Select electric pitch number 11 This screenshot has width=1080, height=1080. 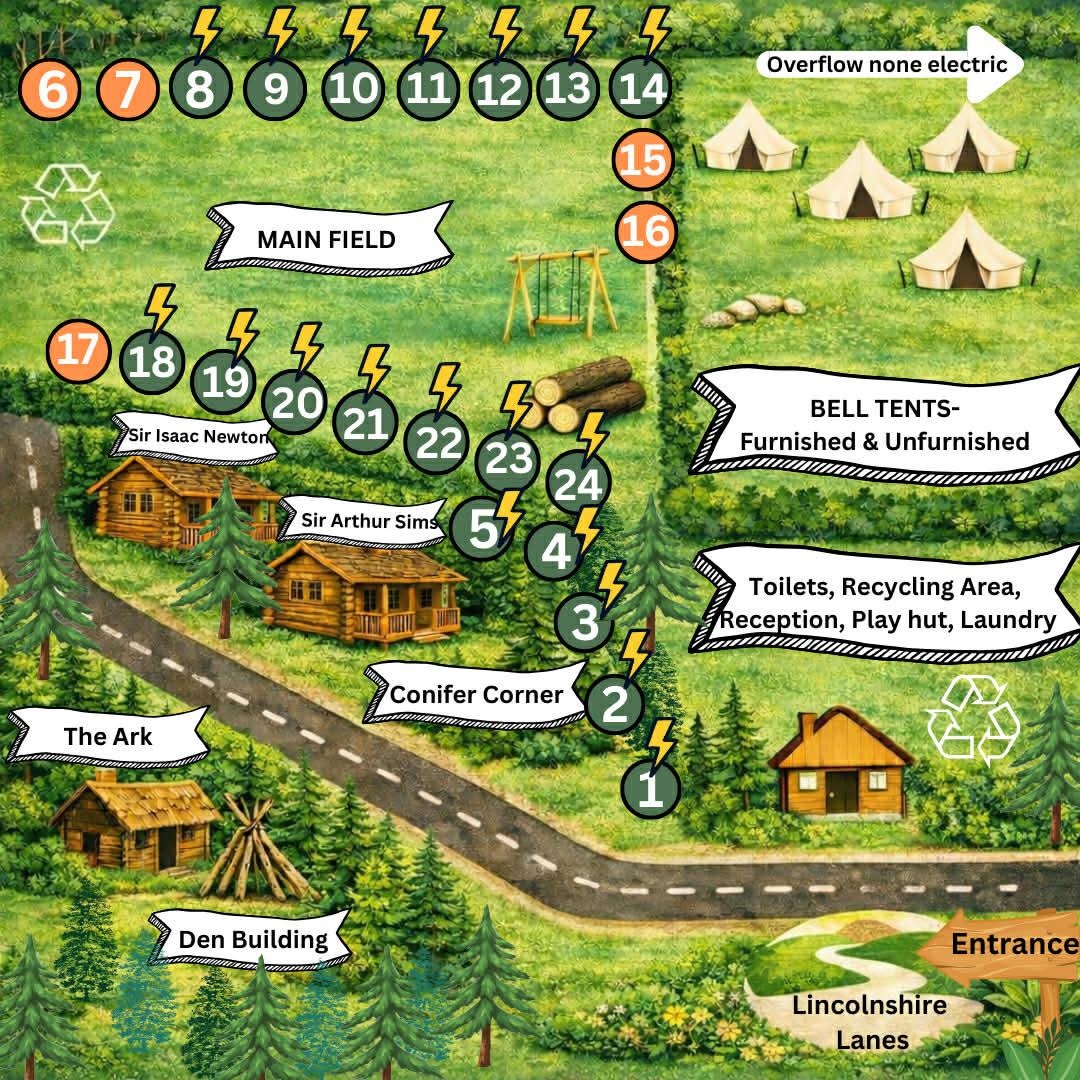428,91
